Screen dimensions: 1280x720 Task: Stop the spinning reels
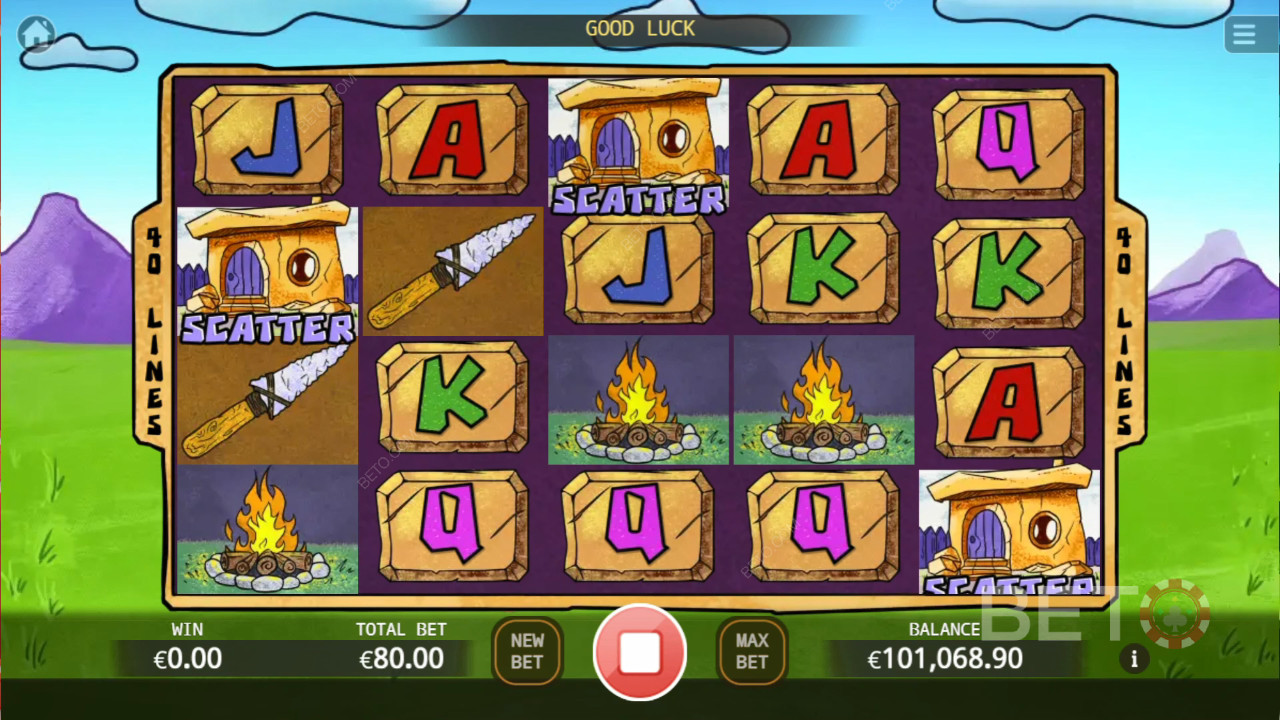coord(640,652)
